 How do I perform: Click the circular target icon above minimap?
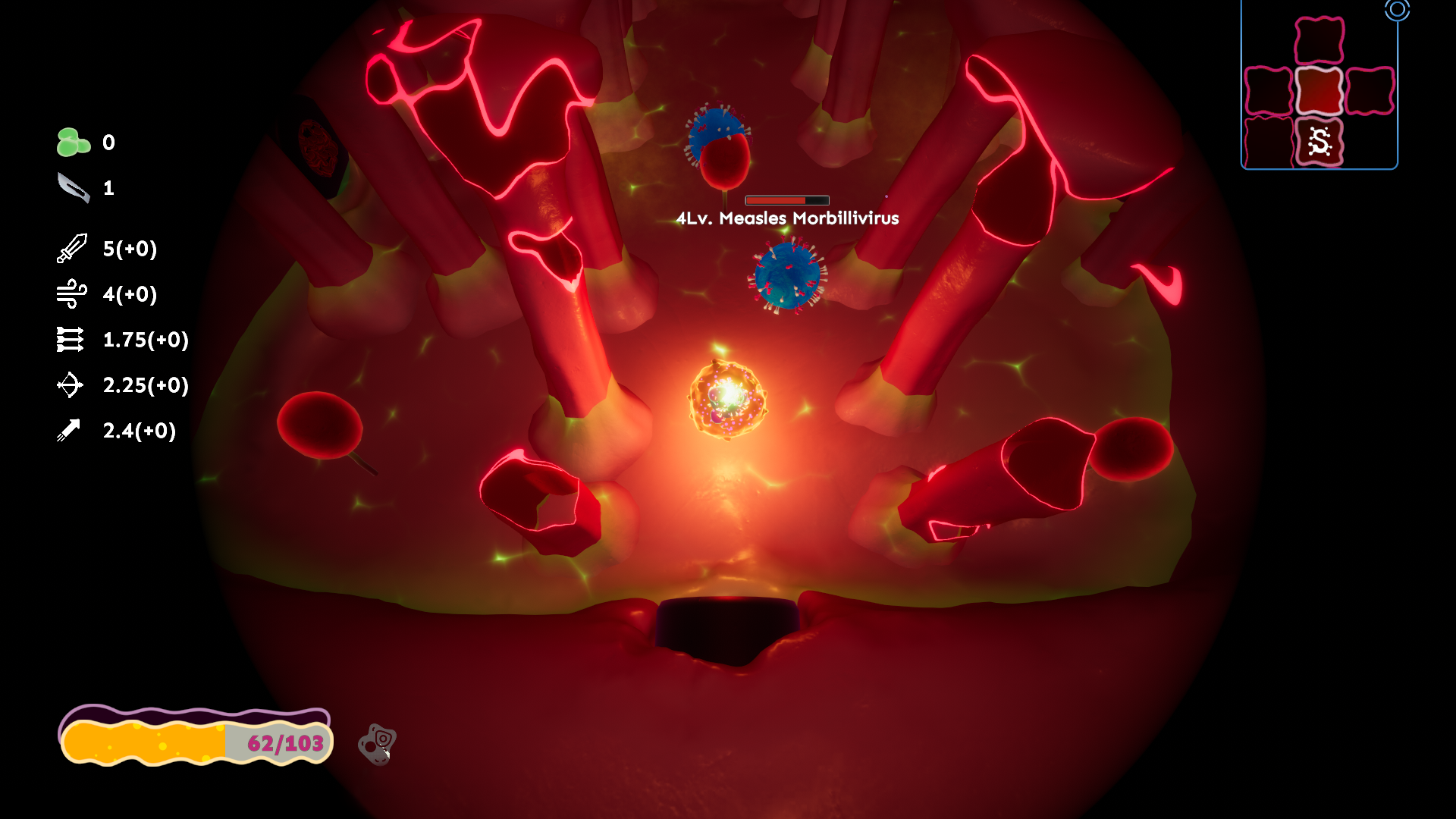pos(1397,10)
